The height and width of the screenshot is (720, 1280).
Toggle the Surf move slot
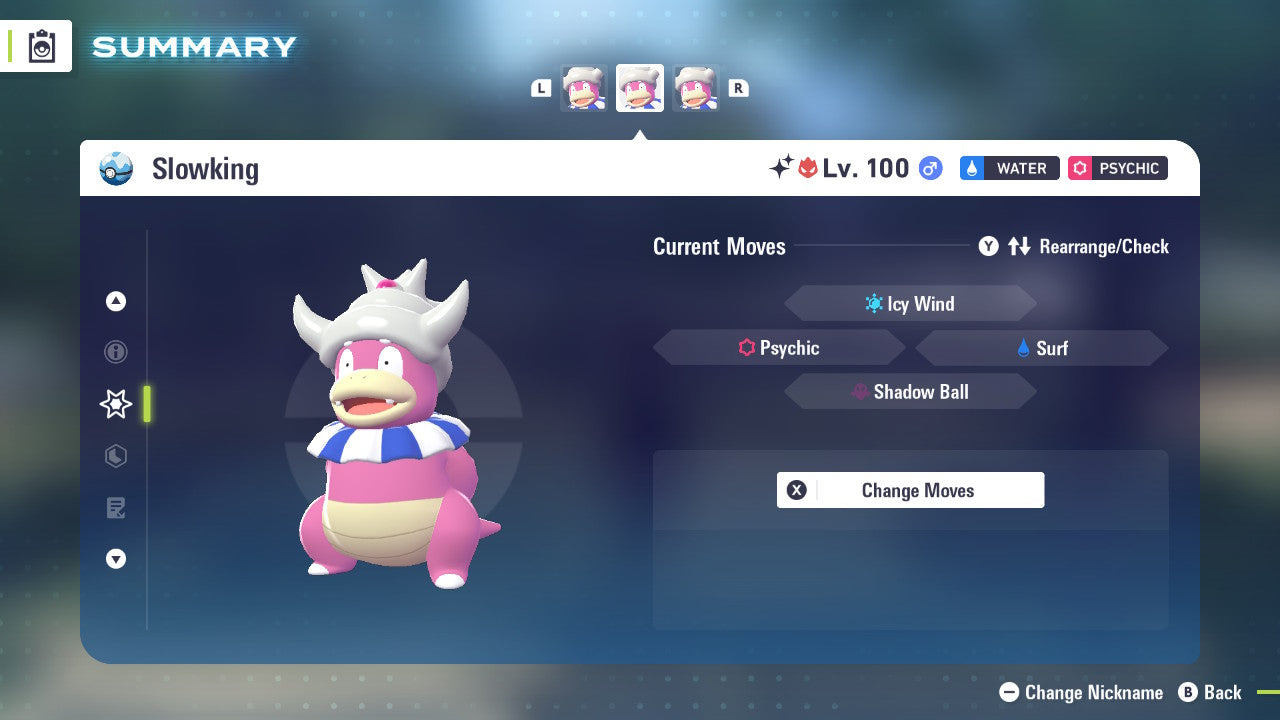point(1041,348)
